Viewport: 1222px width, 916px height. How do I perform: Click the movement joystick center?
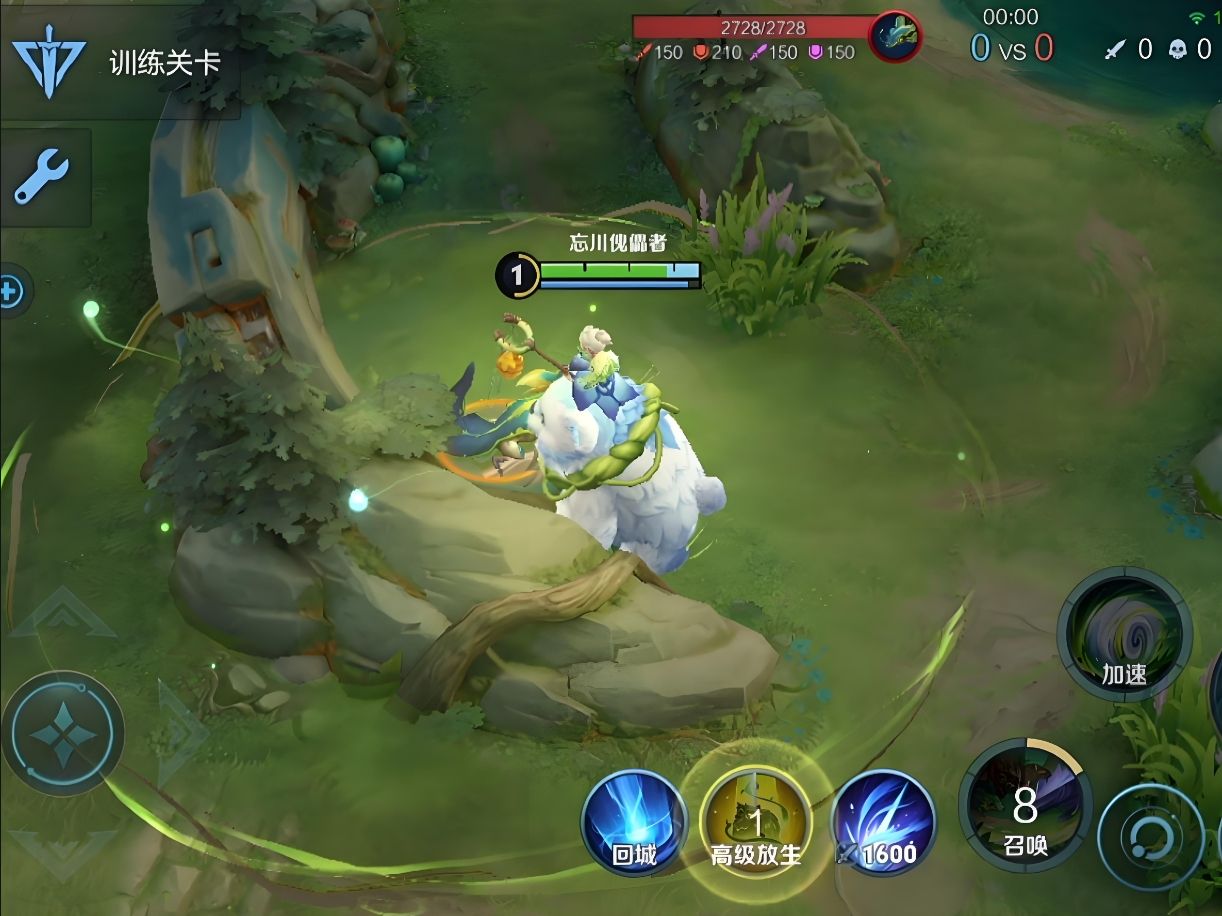[x=63, y=733]
